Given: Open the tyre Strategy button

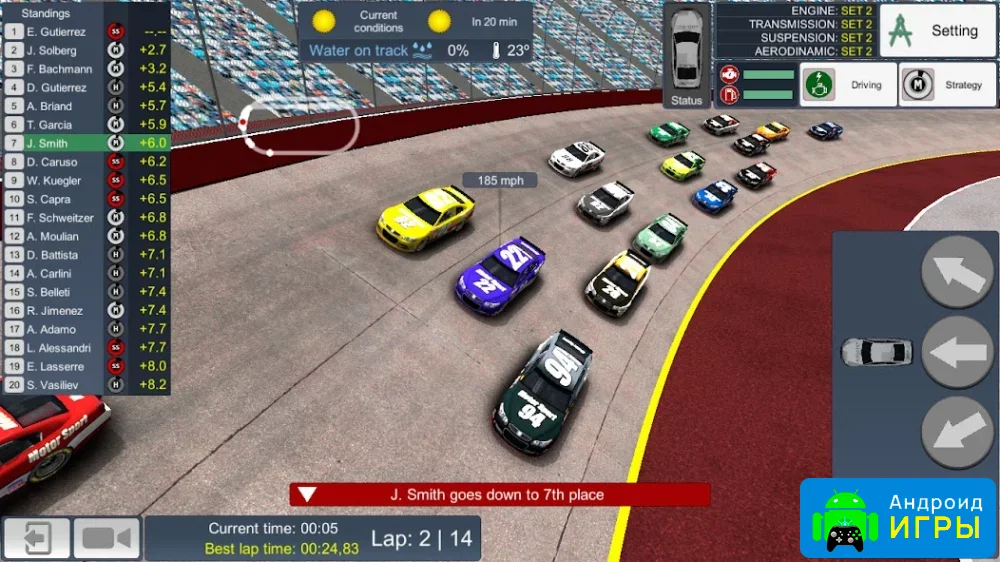Looking at the screenshot, I should pos(940,85).
